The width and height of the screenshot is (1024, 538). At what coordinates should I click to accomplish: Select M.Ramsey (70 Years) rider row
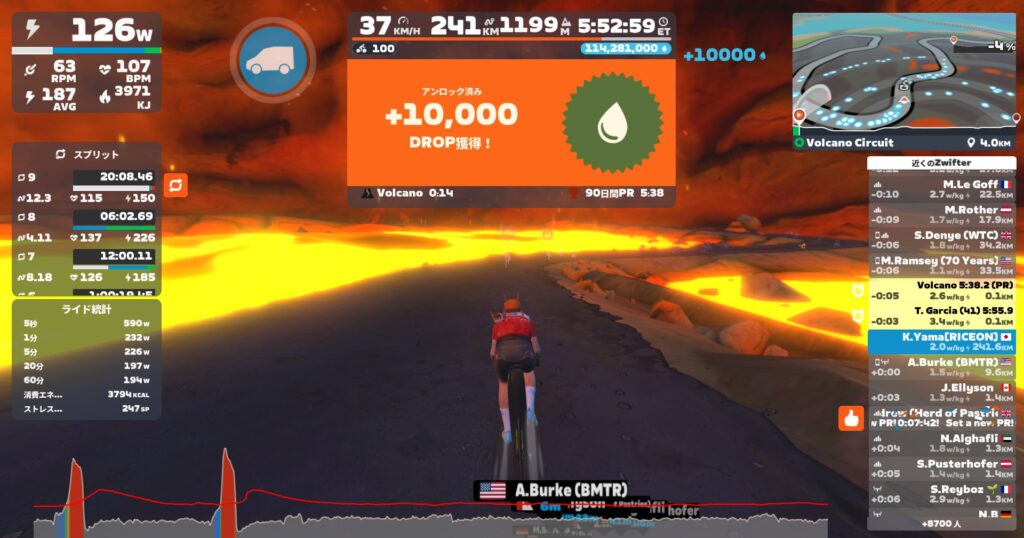point(941,265)
